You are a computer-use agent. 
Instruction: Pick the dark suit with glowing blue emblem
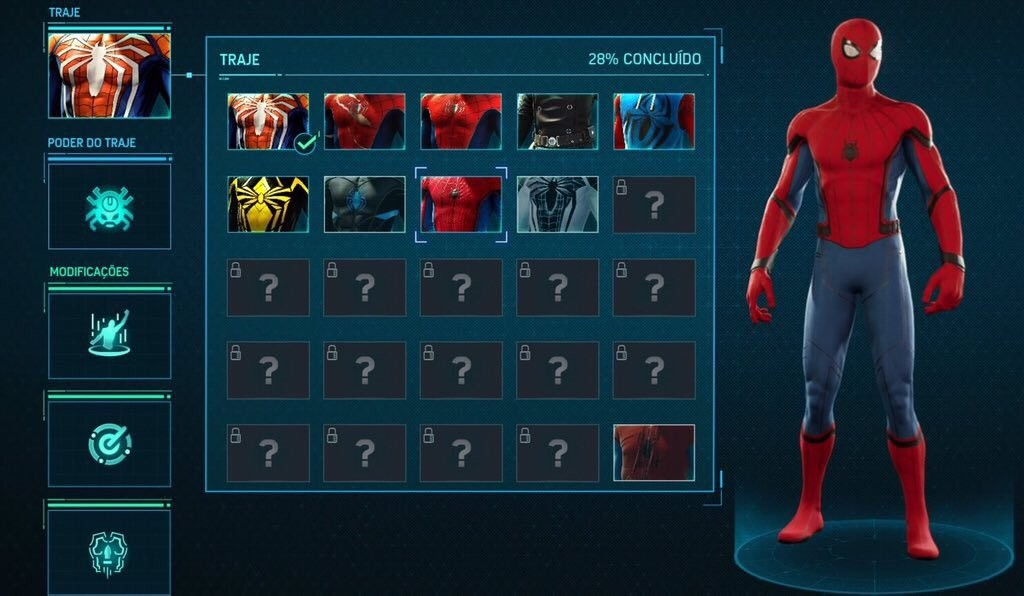tap(364, 204)
